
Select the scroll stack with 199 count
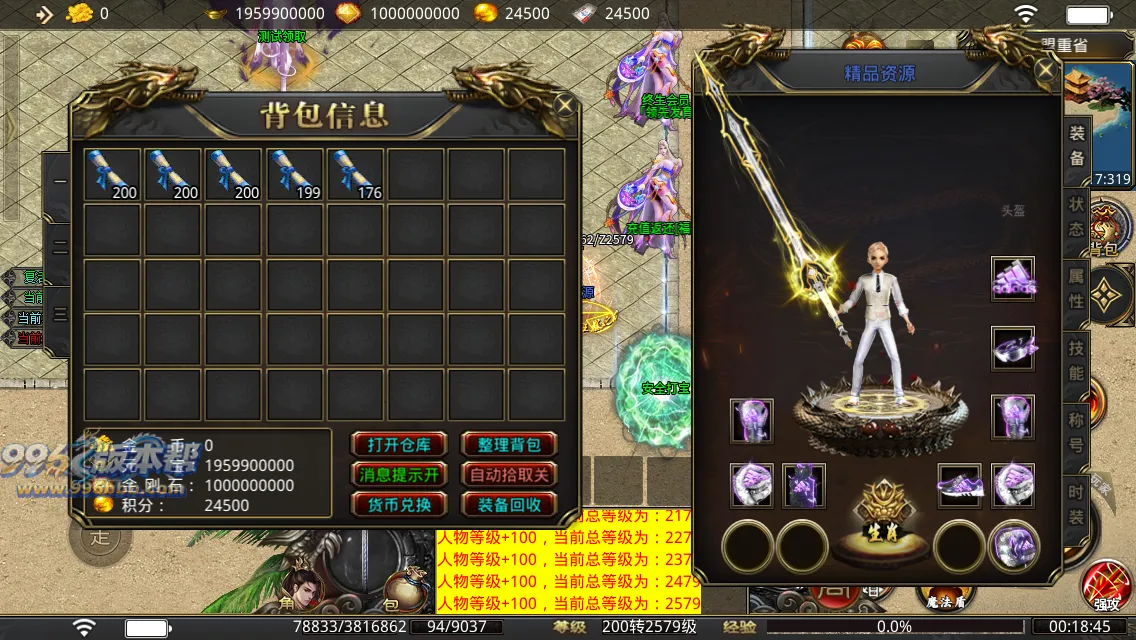coord(295,174)
